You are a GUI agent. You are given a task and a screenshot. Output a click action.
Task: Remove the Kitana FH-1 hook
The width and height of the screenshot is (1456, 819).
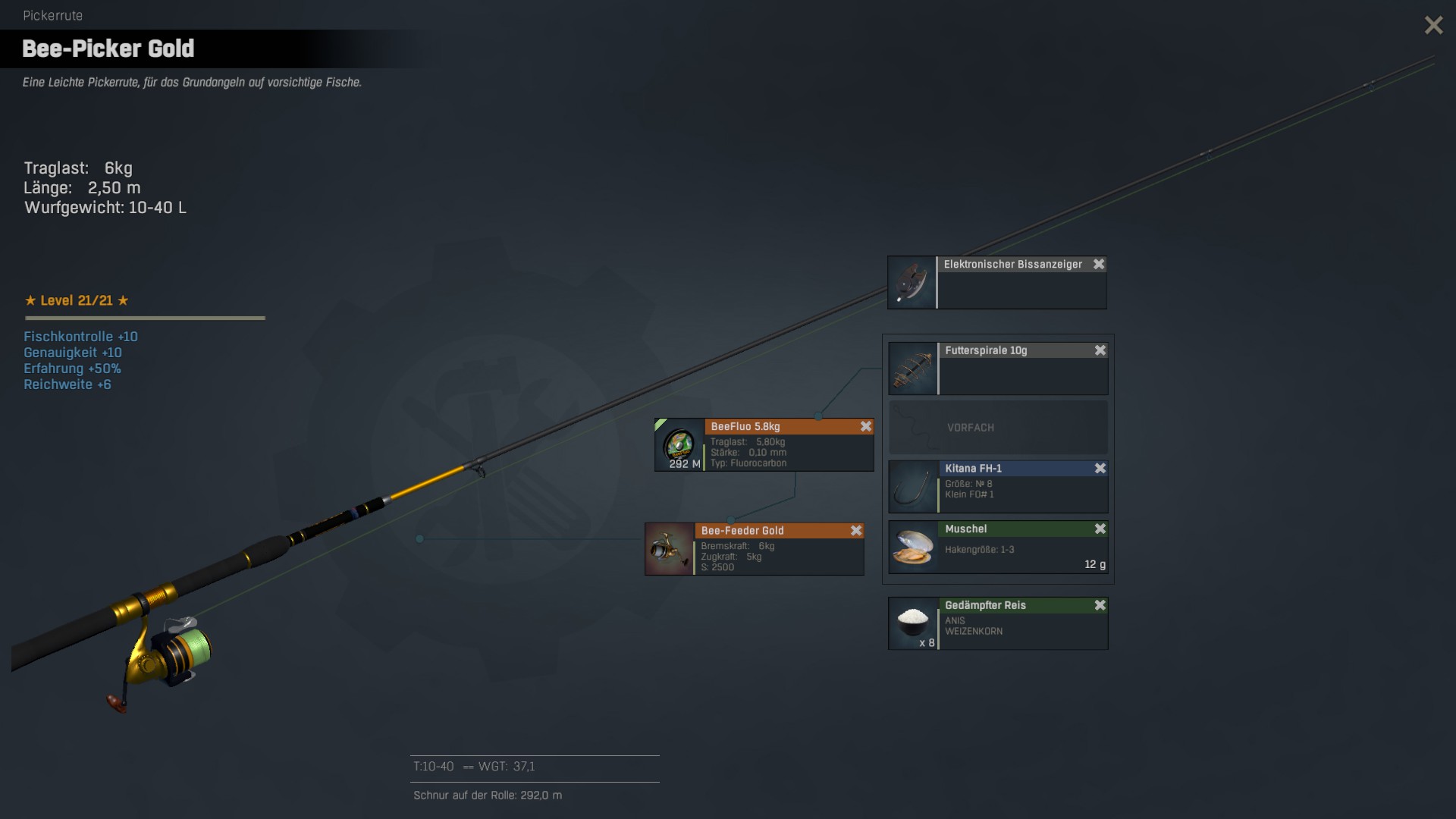tap(1100, 469)
